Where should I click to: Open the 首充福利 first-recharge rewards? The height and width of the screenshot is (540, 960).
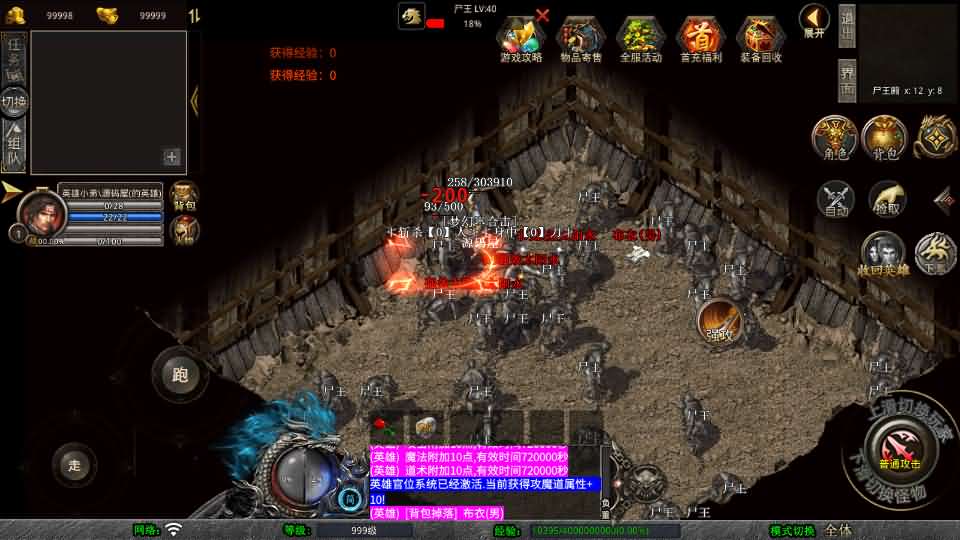point(701,38)
